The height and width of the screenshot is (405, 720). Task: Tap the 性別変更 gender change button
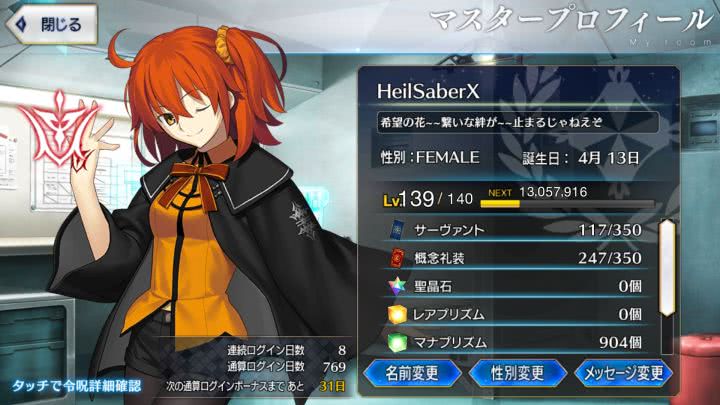(x=518, y=374)
